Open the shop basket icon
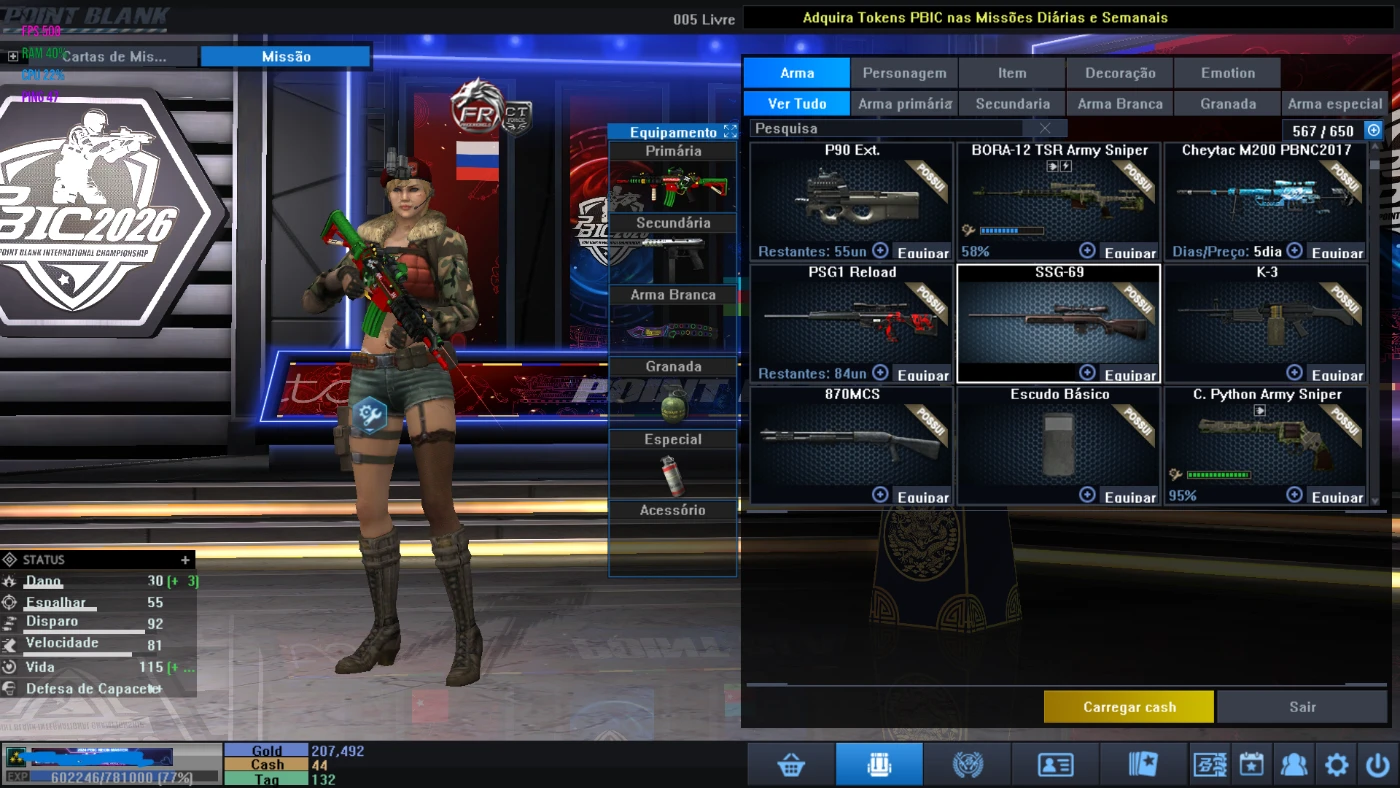1400x788 pixels. (791, 765)
